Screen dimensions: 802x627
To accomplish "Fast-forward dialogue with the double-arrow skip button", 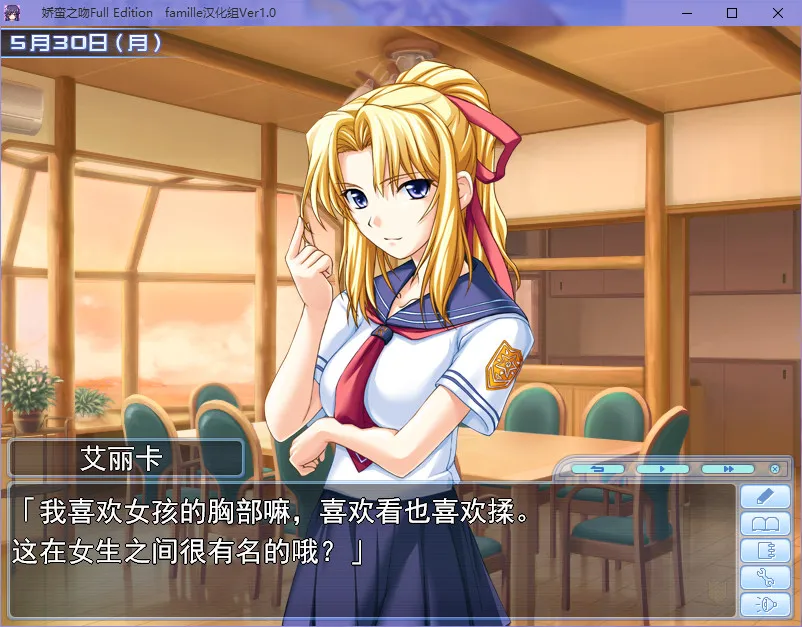I will pyautogui.click(x=727, y=468).
